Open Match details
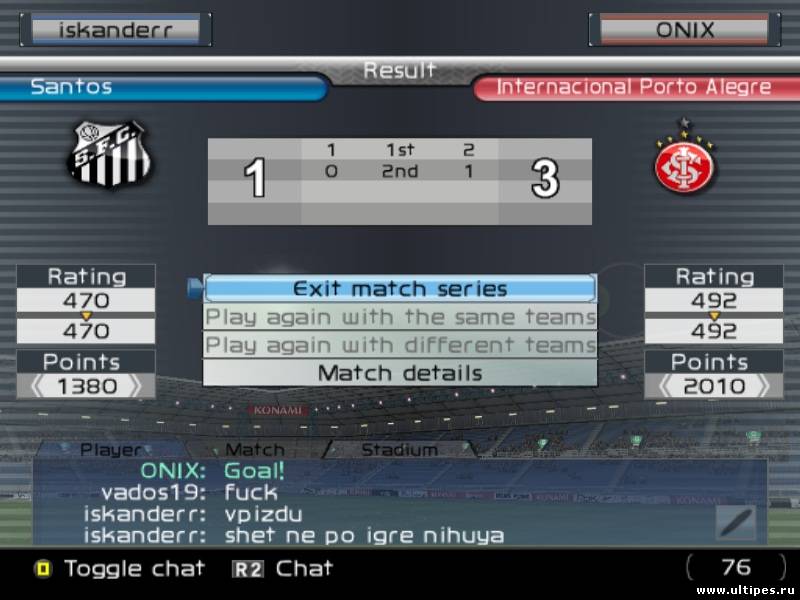The width and height of the screenshot is (800, 600). click(400, 373)
